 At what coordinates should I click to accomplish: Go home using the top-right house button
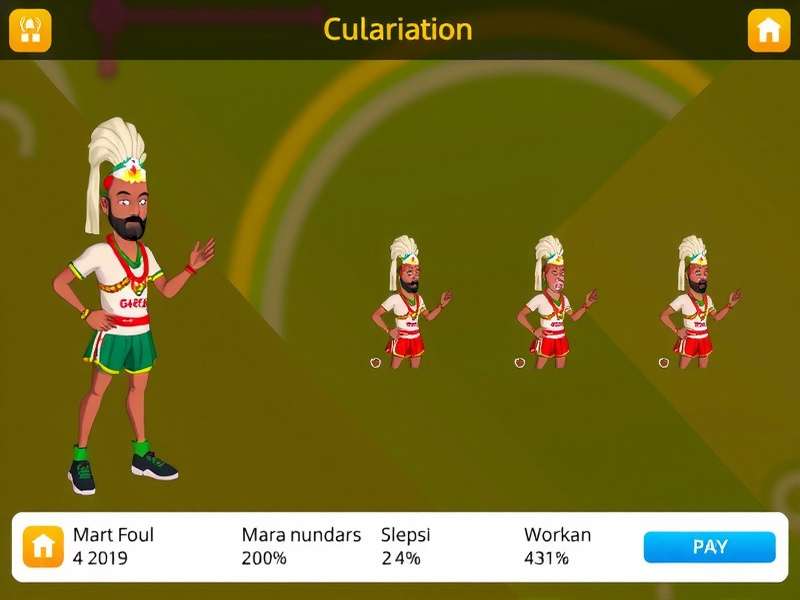point(768,30)
